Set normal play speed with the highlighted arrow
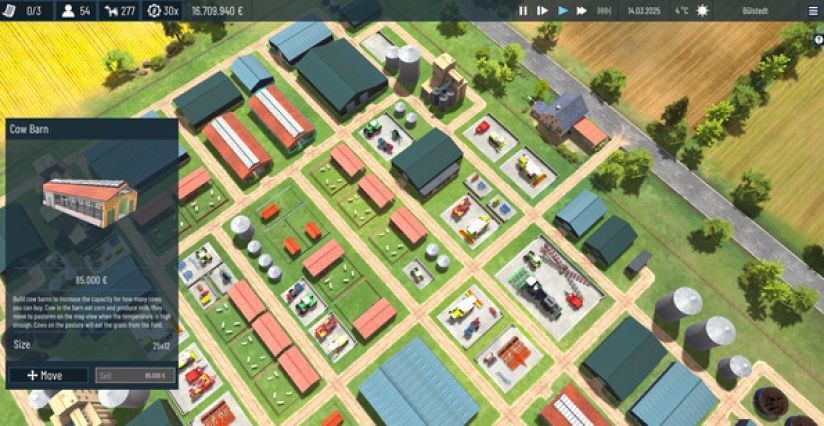 (x=563, y=11)
